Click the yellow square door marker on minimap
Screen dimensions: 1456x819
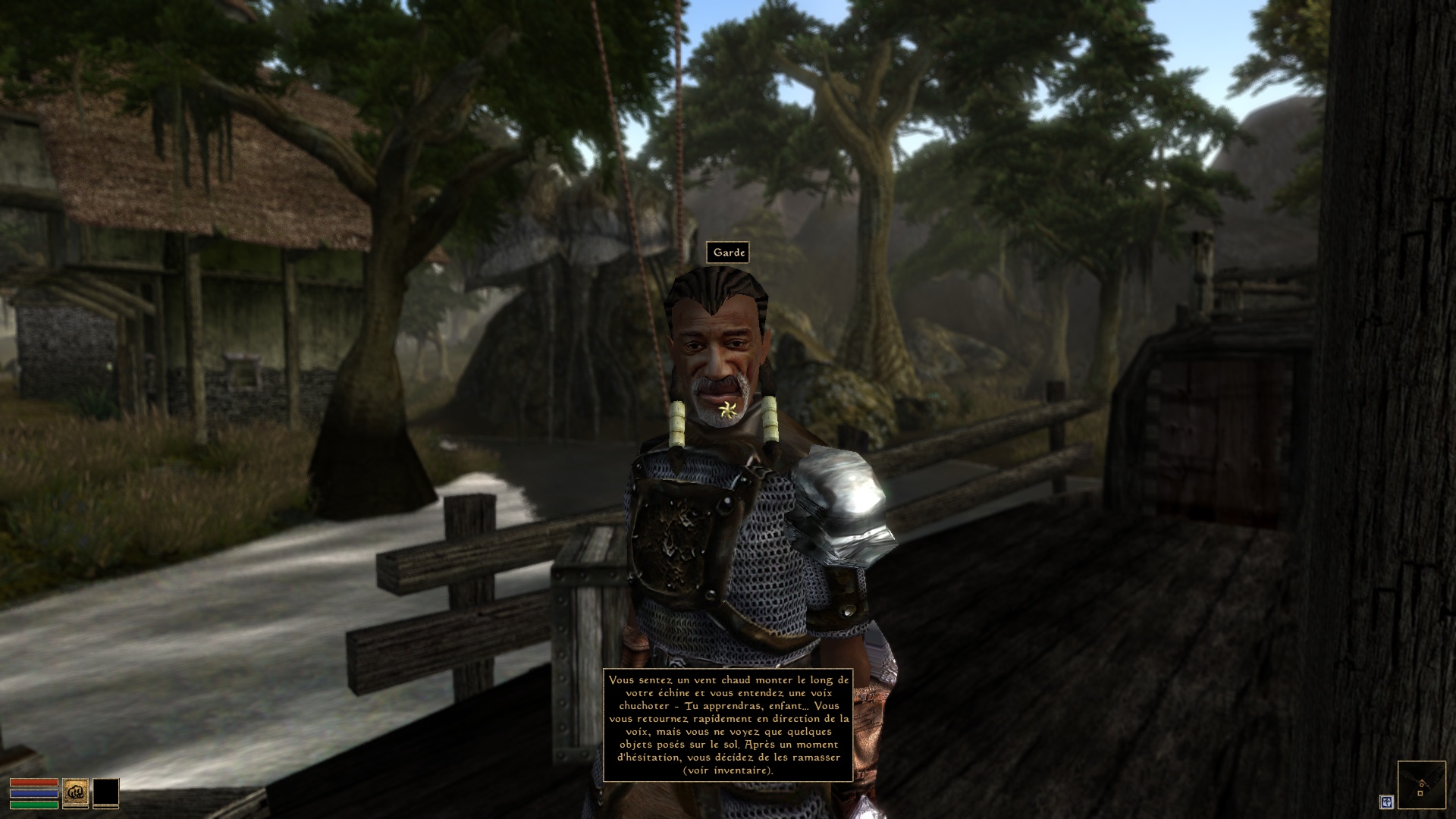1420,793
